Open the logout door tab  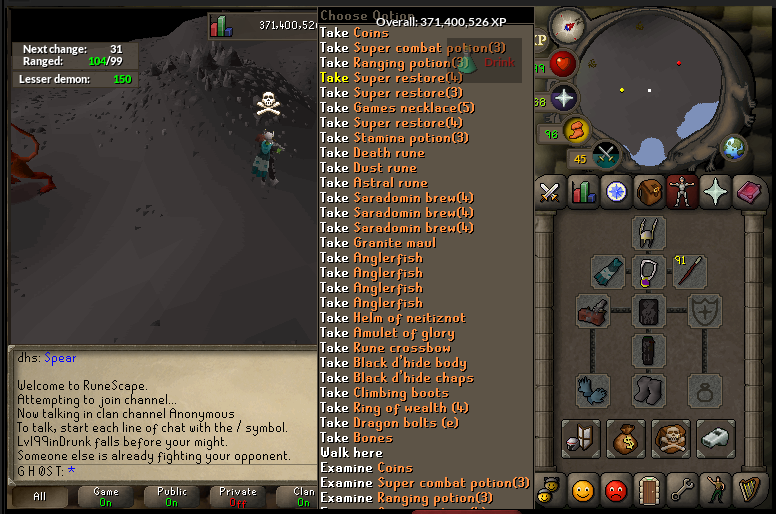click(649, 491)
